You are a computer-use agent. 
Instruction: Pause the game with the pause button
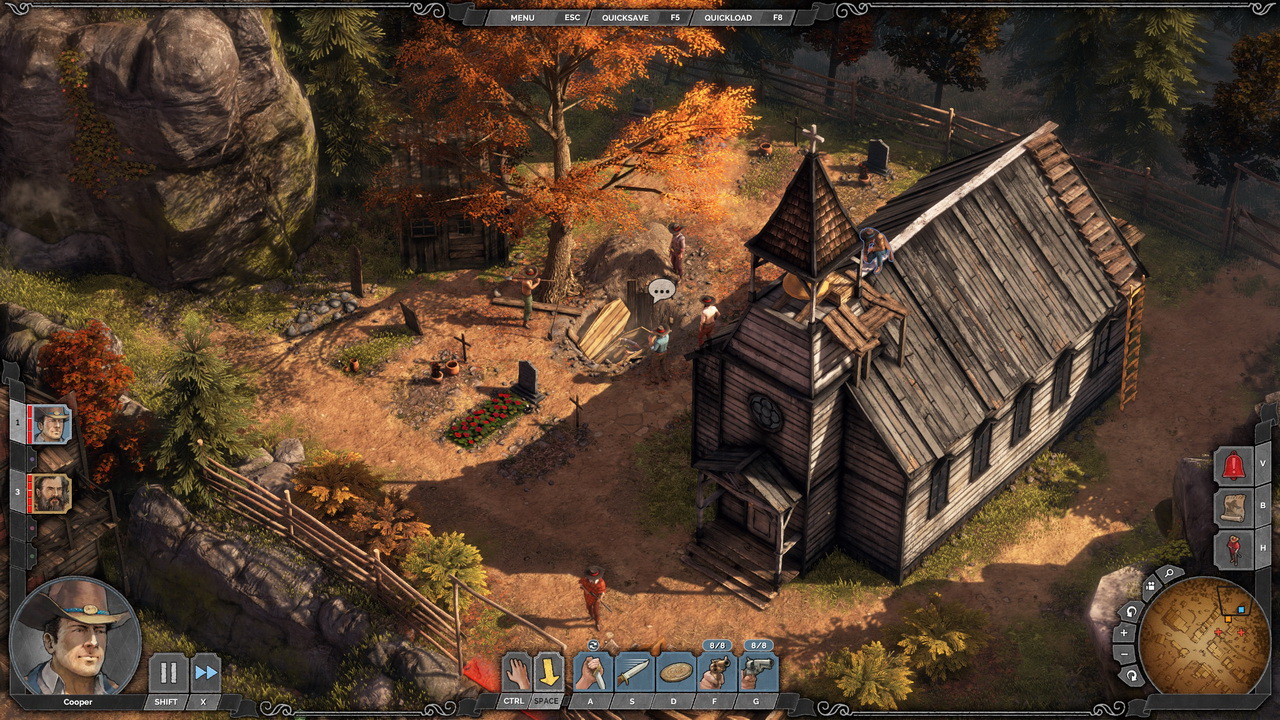pyautogui.click(x=168, y=673)
